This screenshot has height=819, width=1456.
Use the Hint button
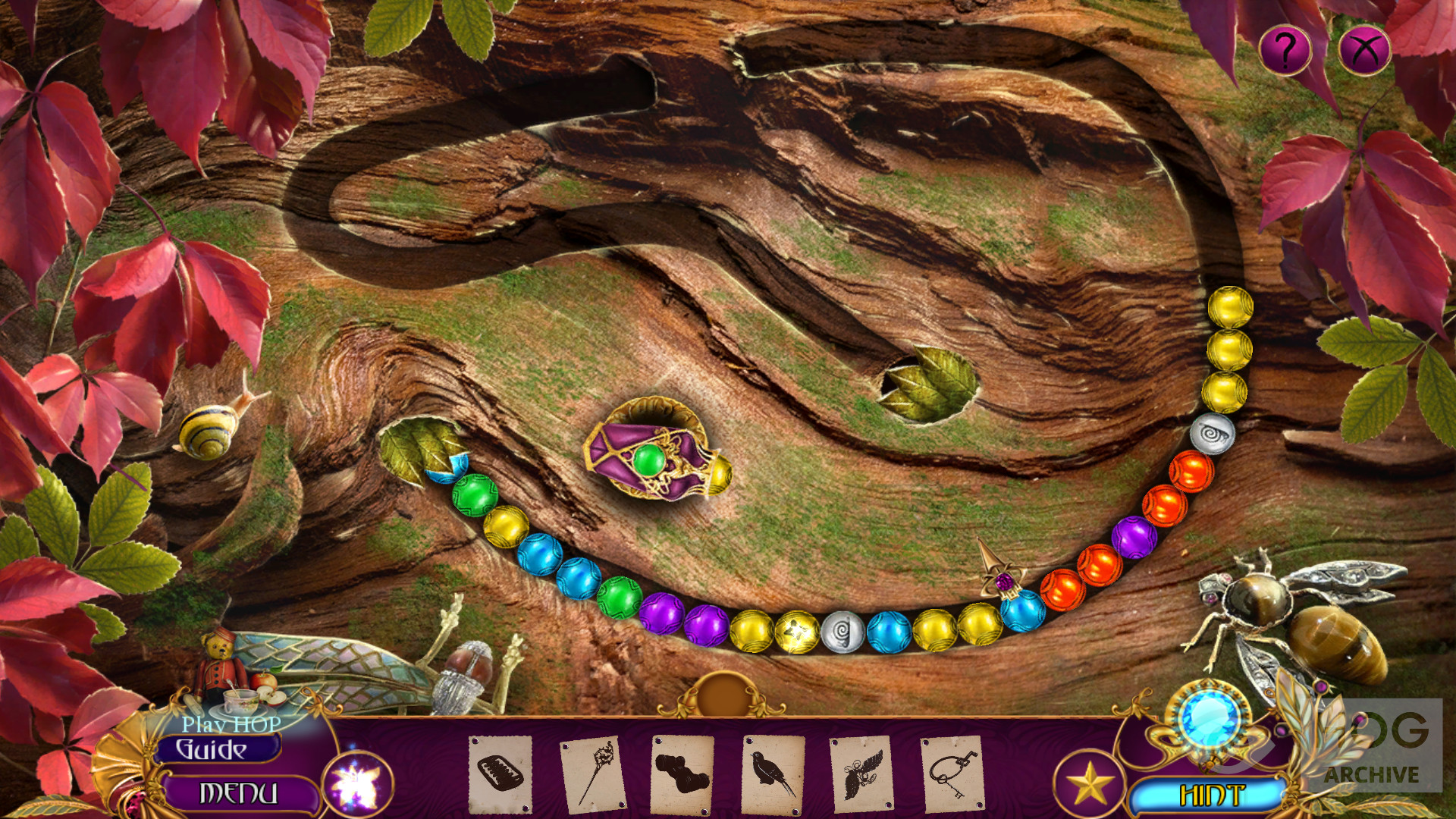coord(1211,795)
